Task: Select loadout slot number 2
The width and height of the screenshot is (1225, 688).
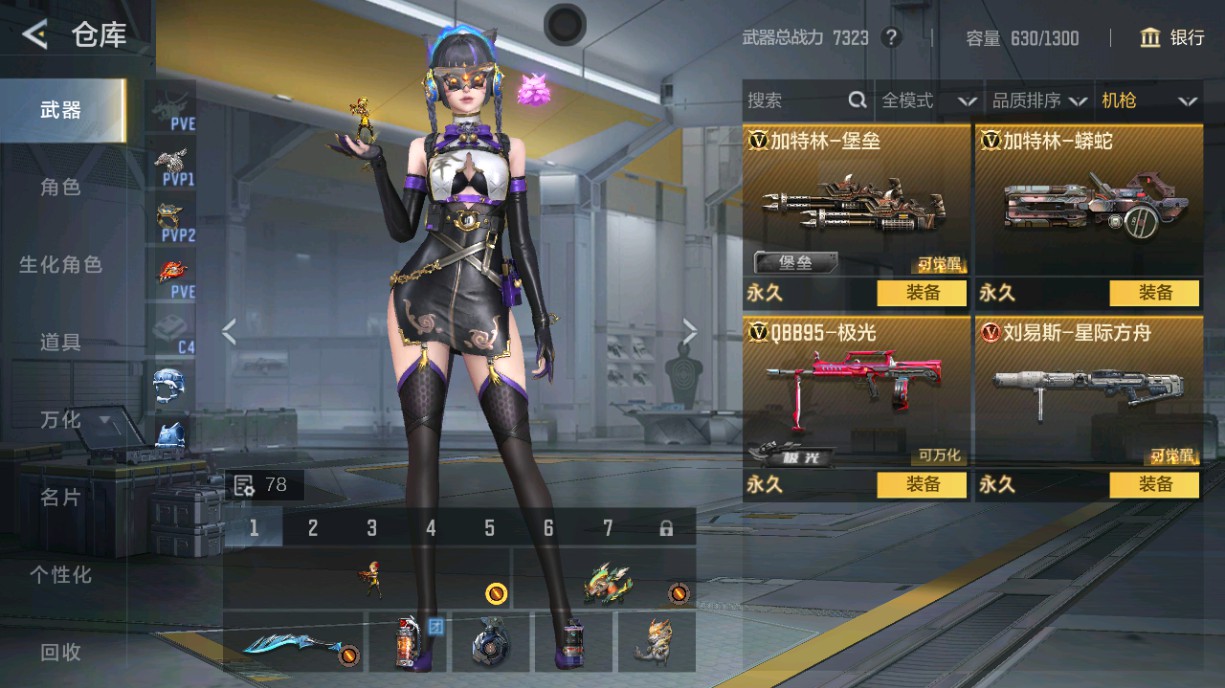Action: pos(313,528)
